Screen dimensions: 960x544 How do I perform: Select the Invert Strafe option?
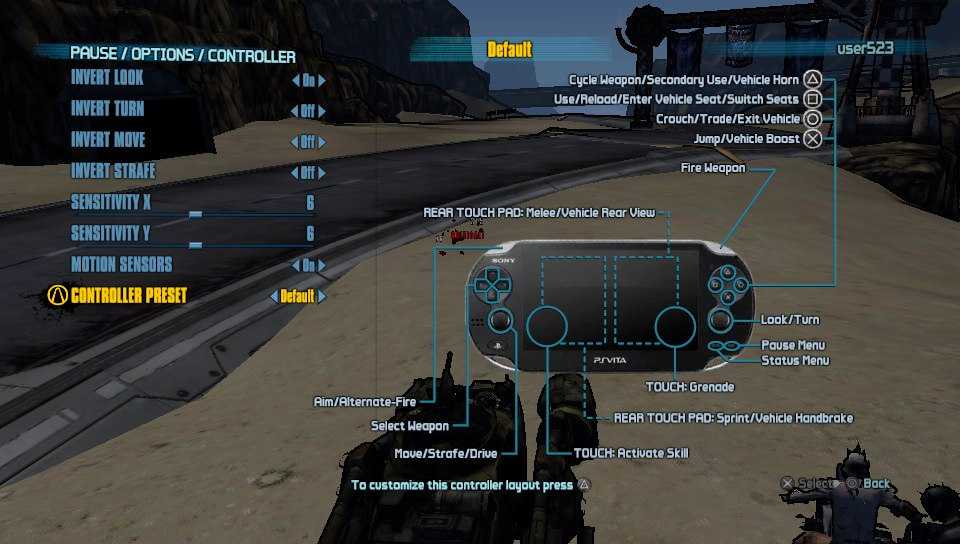pyautogui.click(x=113, y=171)
